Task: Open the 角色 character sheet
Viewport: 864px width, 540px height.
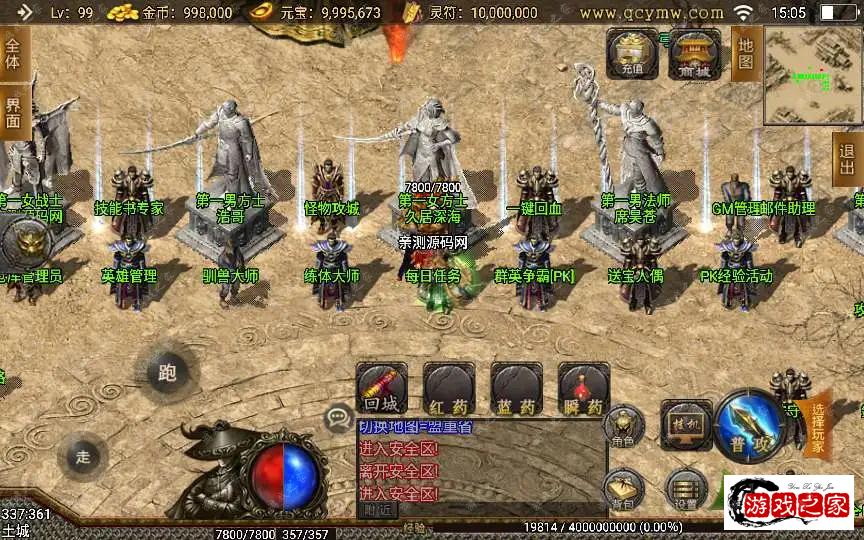Action: (623, 426)
